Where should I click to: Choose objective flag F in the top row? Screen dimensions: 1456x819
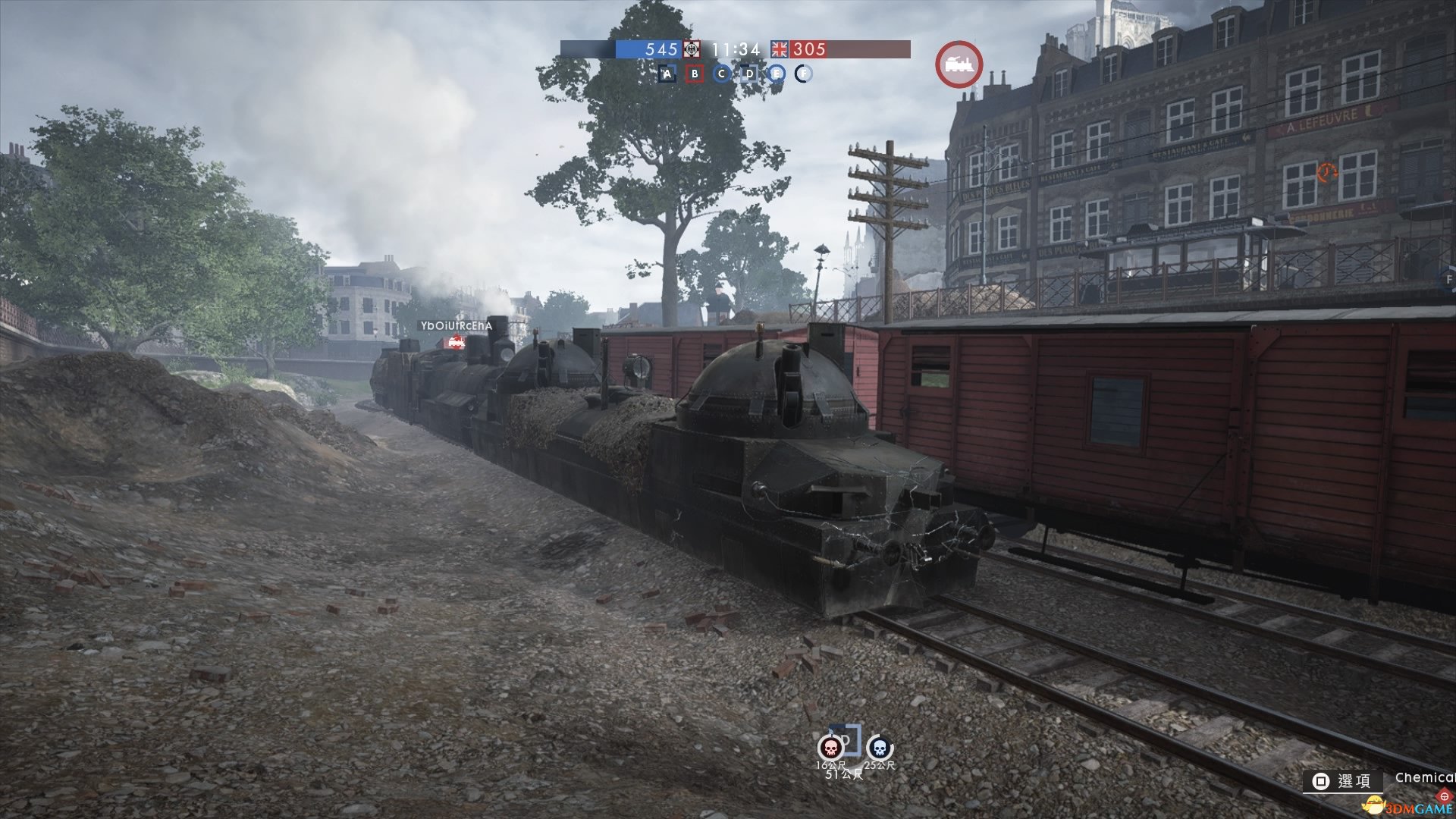coord(803,74)
